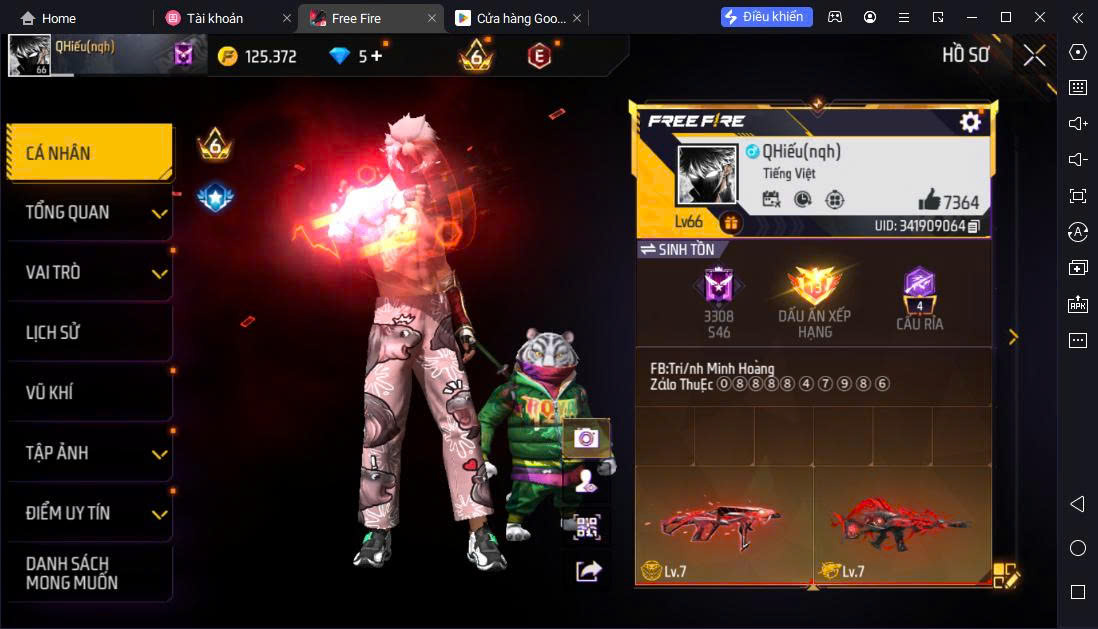Open DANH SÁCH MONG MUỐN wishlist
Screen dimensions: 1098x629
pyautogui.click(x=88, y=573)
